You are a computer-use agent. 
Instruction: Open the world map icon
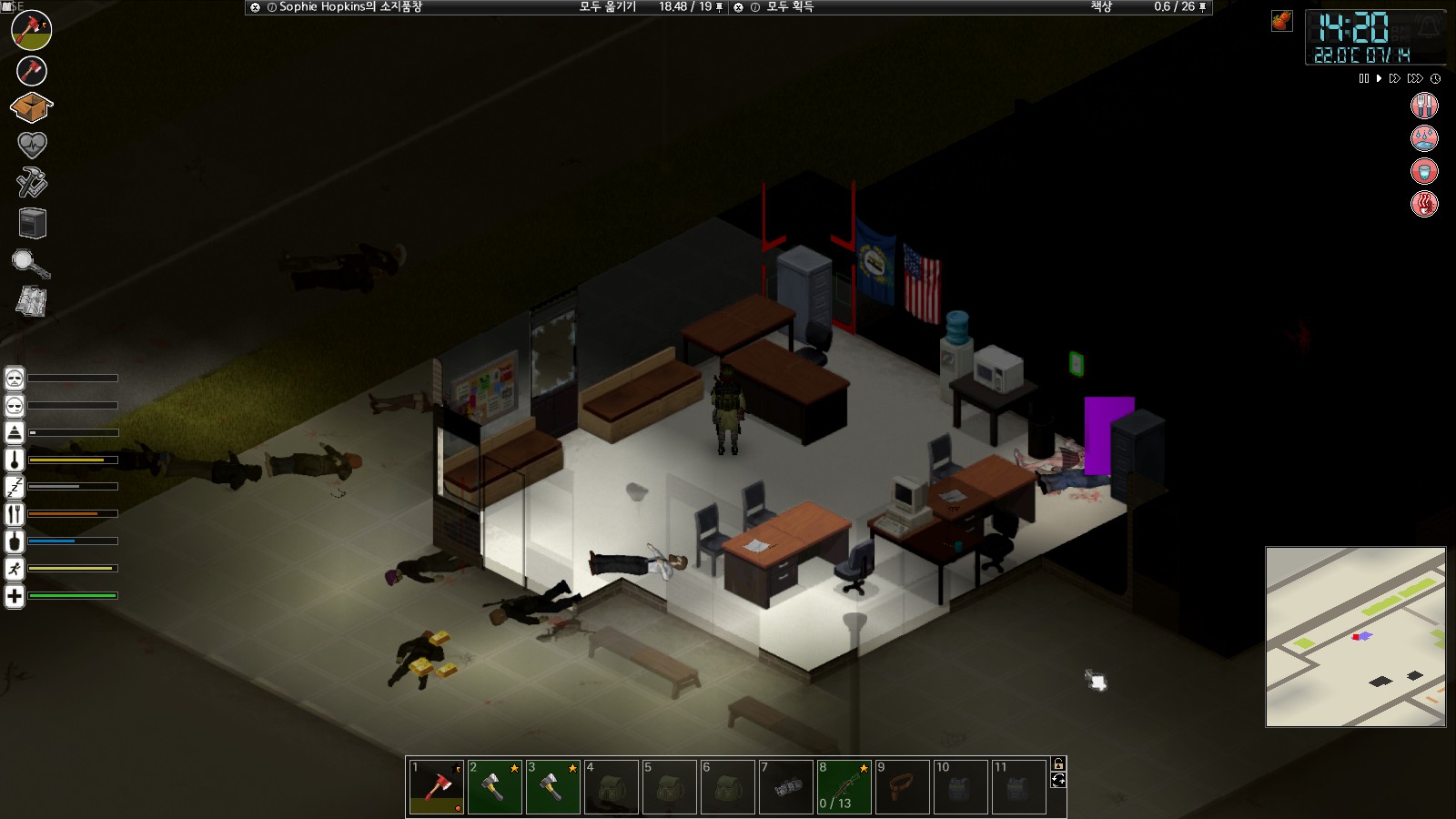point(31,301)
